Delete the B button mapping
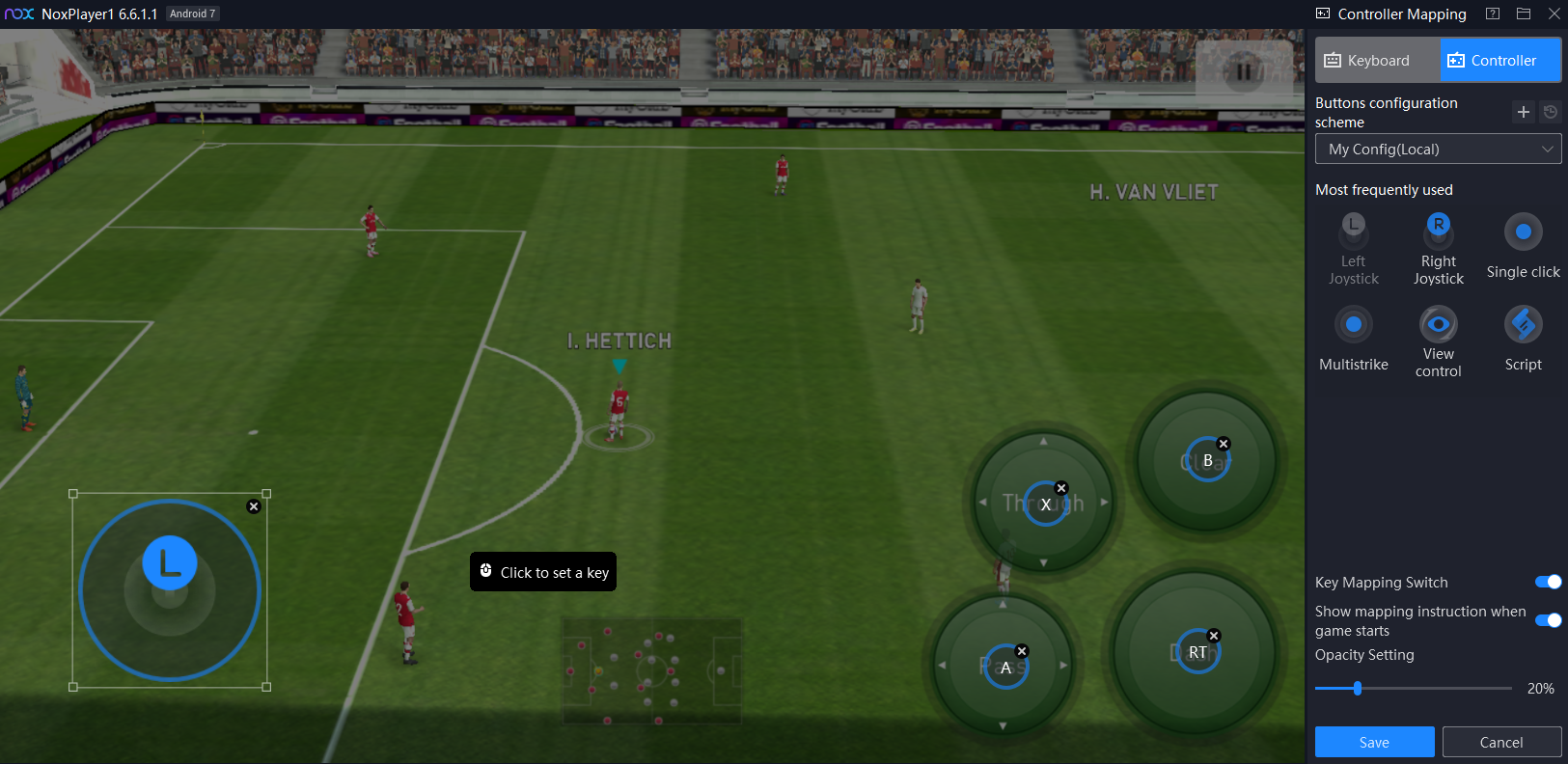This screenshot has height=764, width=1568. 1224,444
